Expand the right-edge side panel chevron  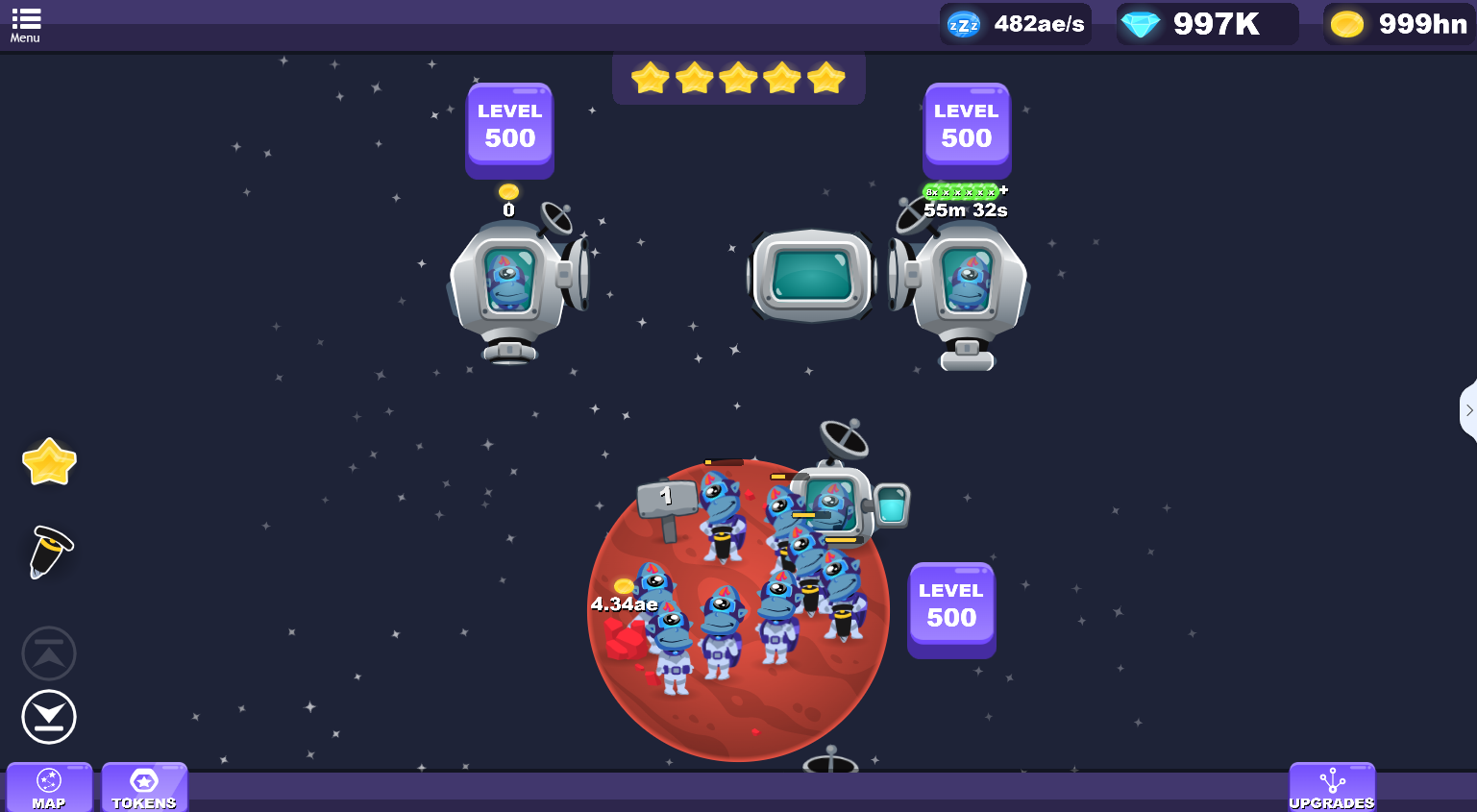tap(1470, 410)
